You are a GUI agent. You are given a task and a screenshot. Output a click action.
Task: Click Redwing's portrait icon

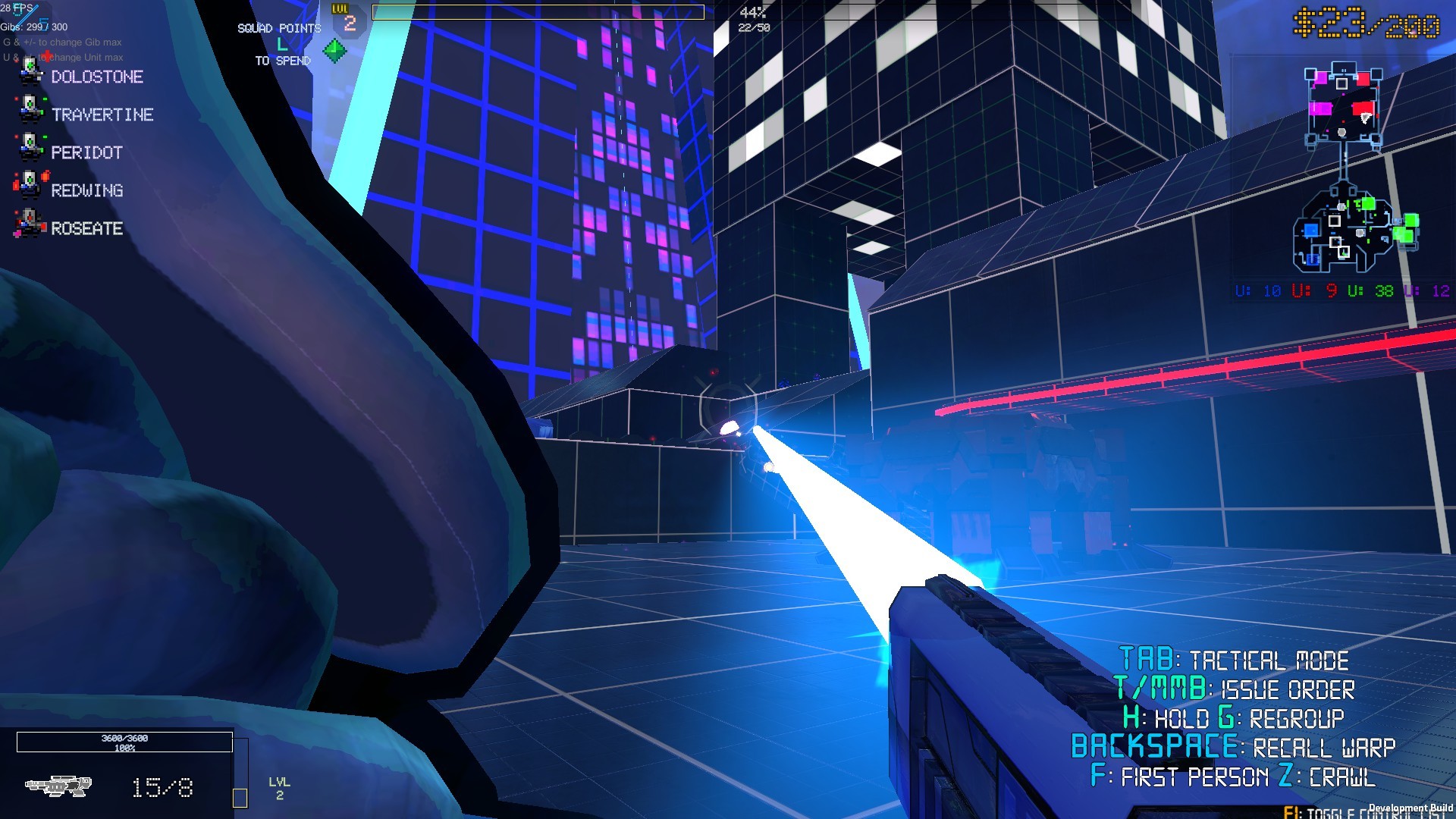(x=33, y=186)
